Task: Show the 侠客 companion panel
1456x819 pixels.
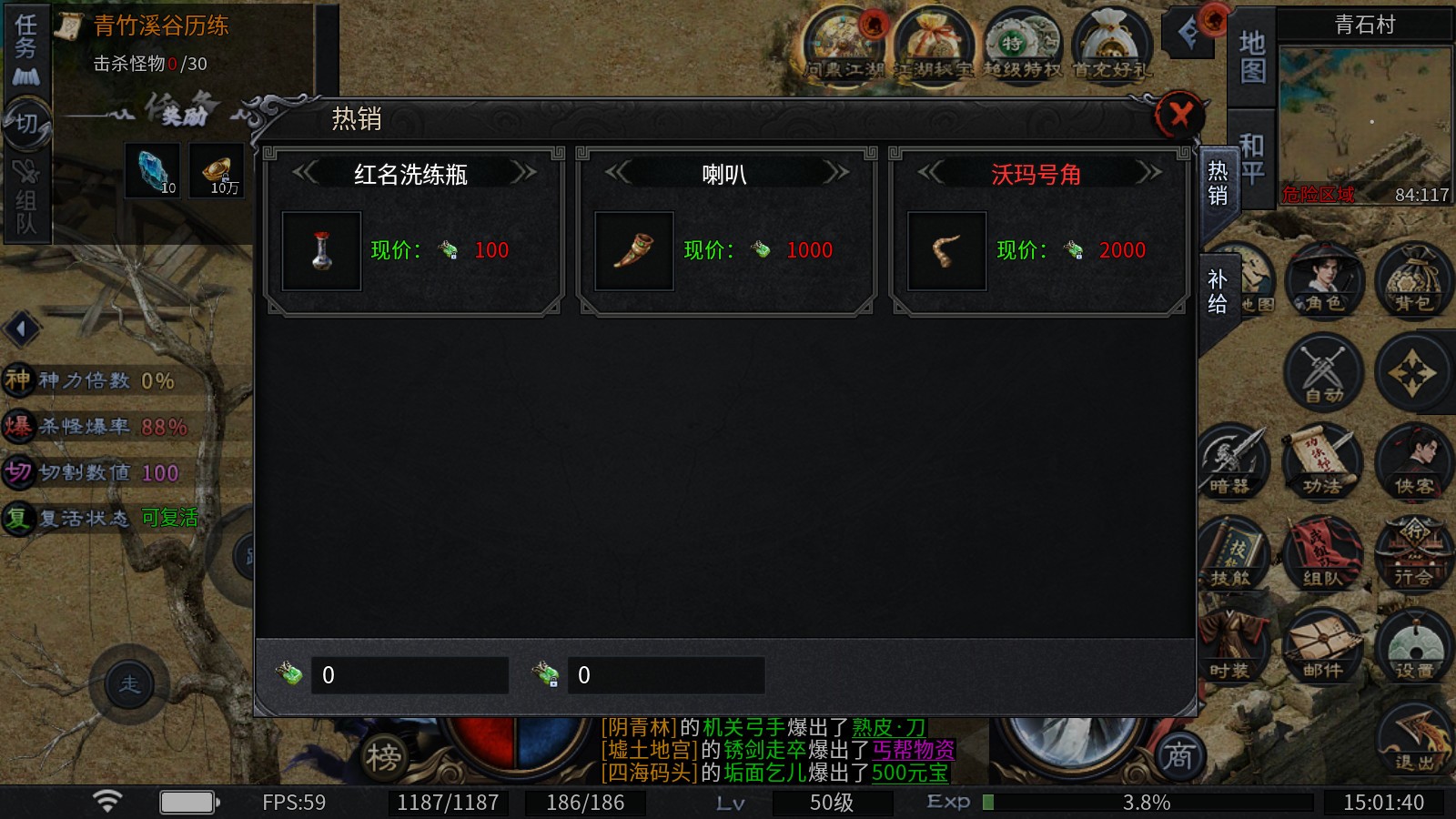Action: point(1413,462)
